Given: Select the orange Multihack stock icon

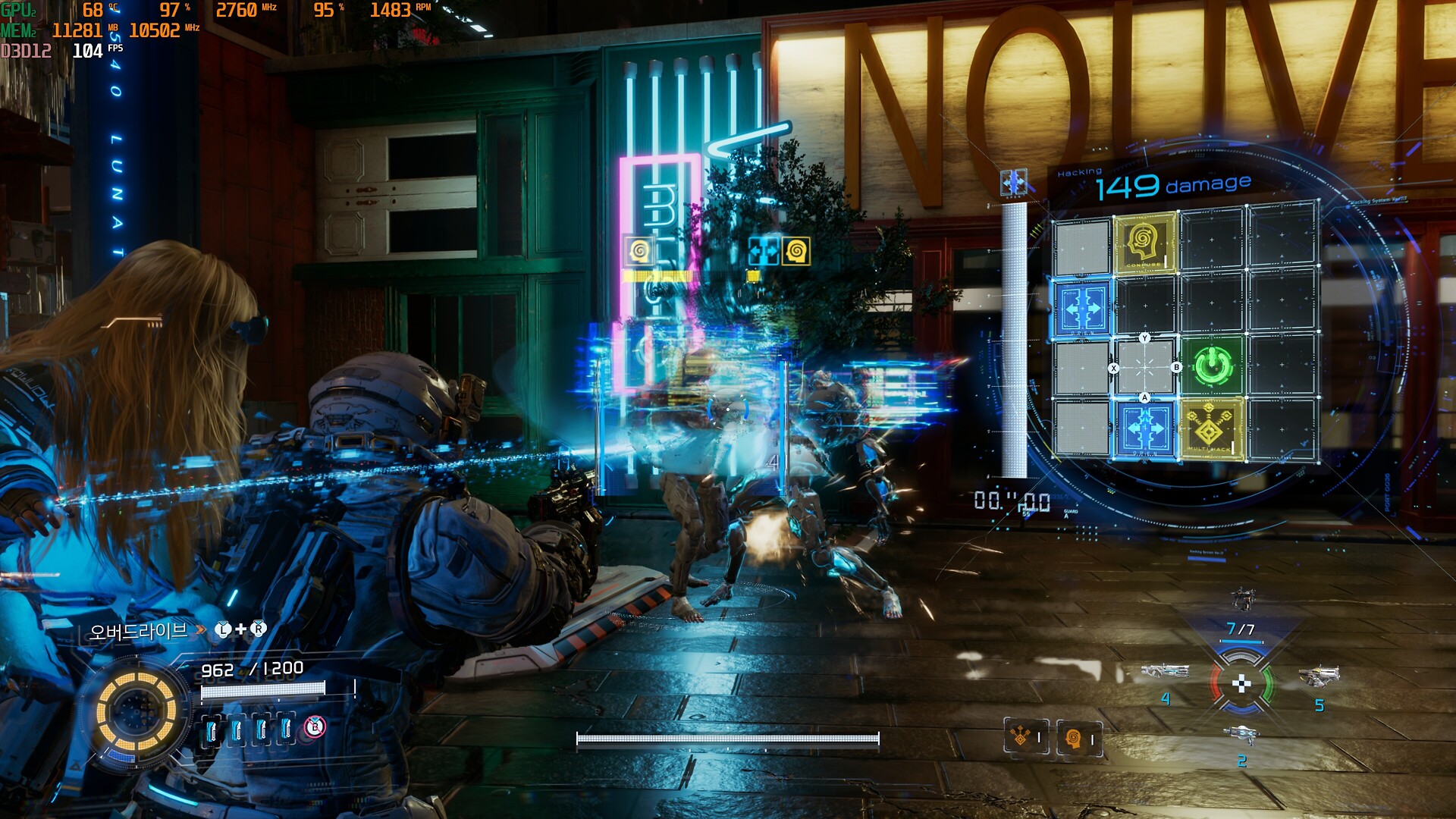Looking at the screenshot, I should click(x=1025, y=736).
